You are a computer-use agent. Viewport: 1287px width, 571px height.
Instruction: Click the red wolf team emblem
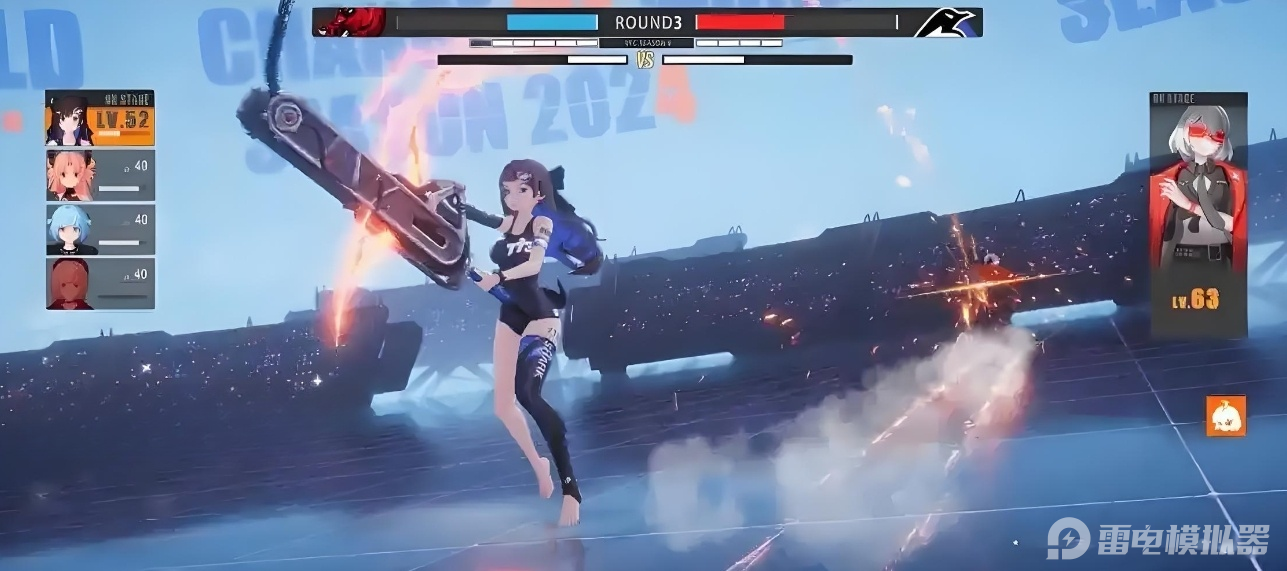(x=351, y=22)
